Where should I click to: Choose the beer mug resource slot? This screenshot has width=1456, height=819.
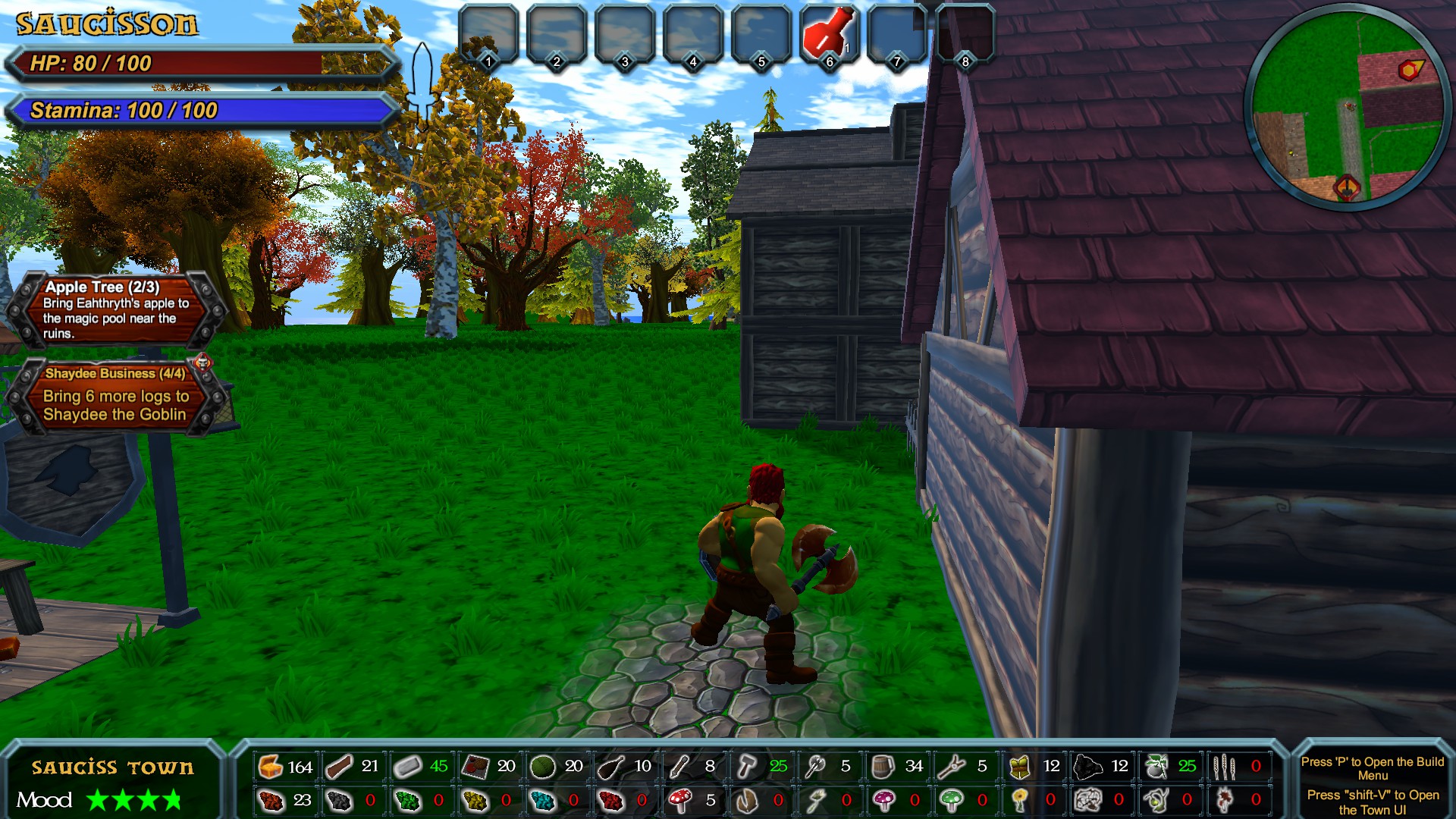(883, 767)
